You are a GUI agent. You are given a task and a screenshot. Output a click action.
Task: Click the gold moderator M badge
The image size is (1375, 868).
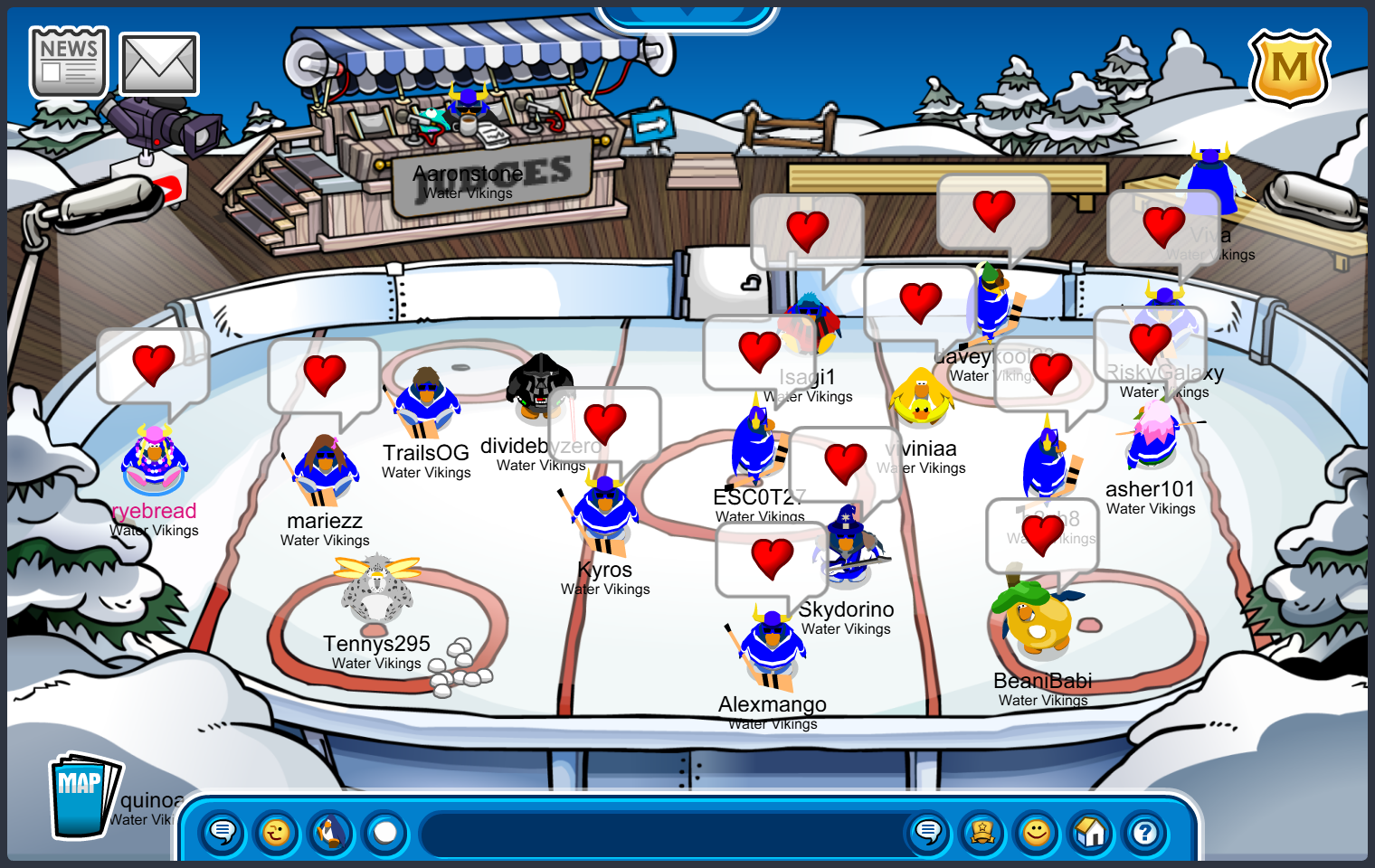[x=1289, y=68]
